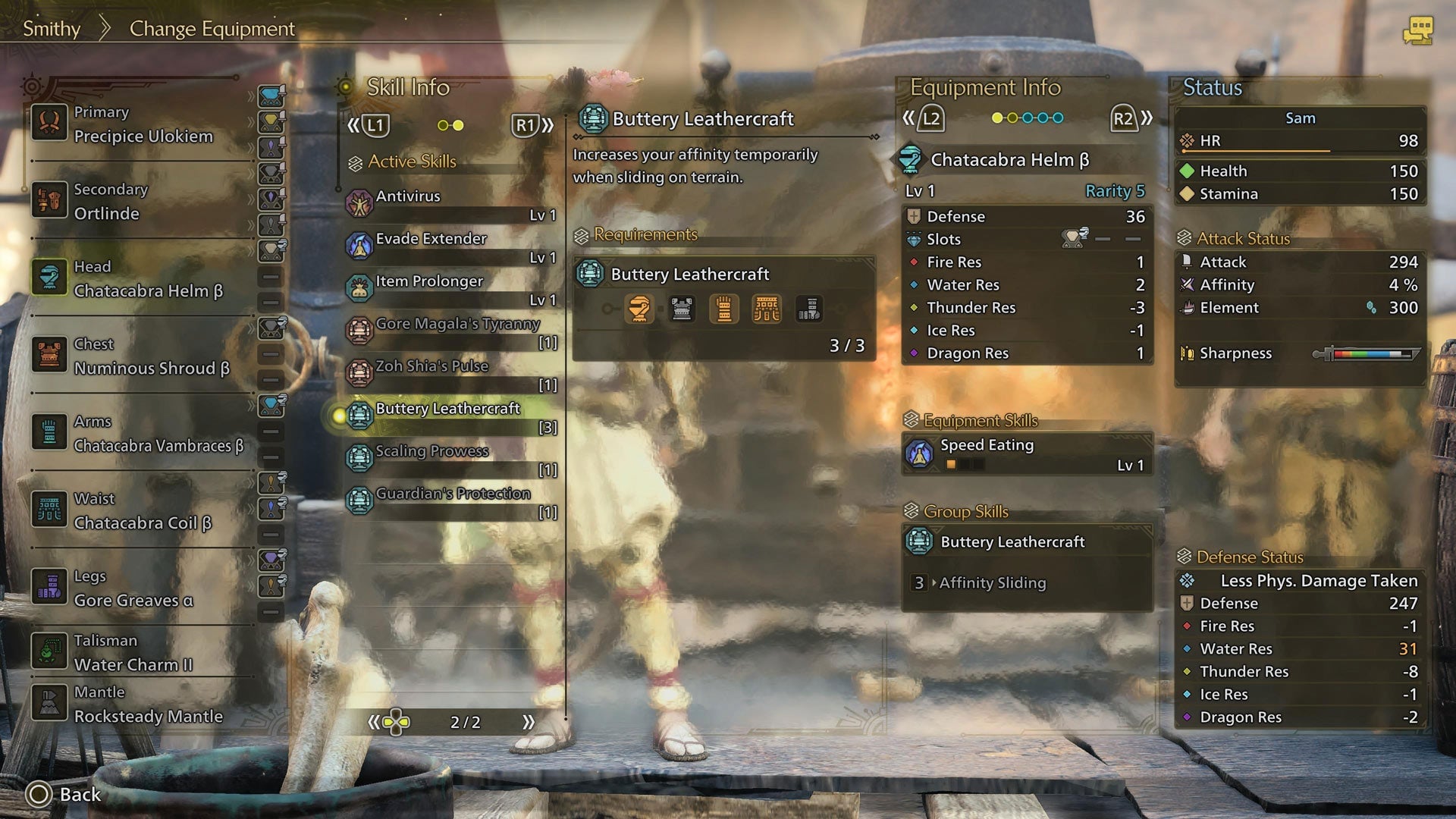This screenshot has width=1456, height=819.
Task: Click the Water Charm II talisman icon
Action: pos(49,651)
